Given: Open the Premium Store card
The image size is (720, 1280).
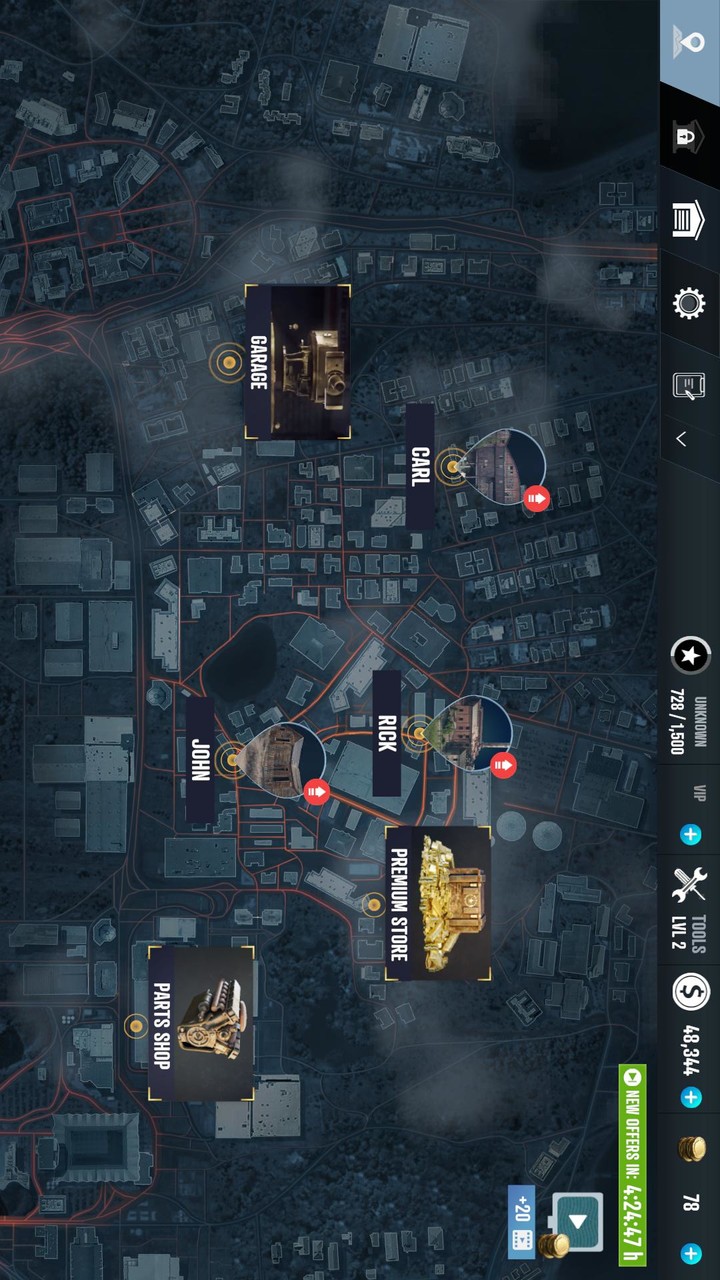Looking at the screenshot, I should click(x=438, y=903).
